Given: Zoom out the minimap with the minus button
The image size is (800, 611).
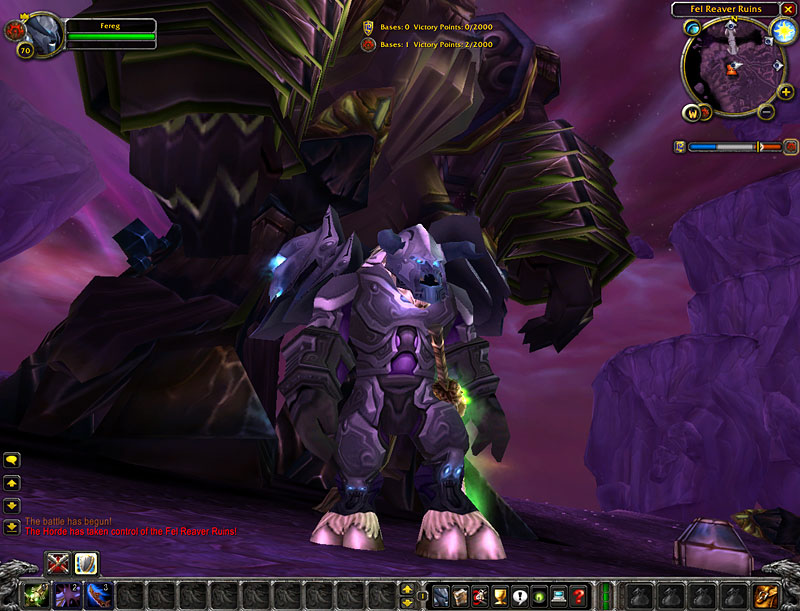Looking at the screenshot, I should (x=766, y=111).
